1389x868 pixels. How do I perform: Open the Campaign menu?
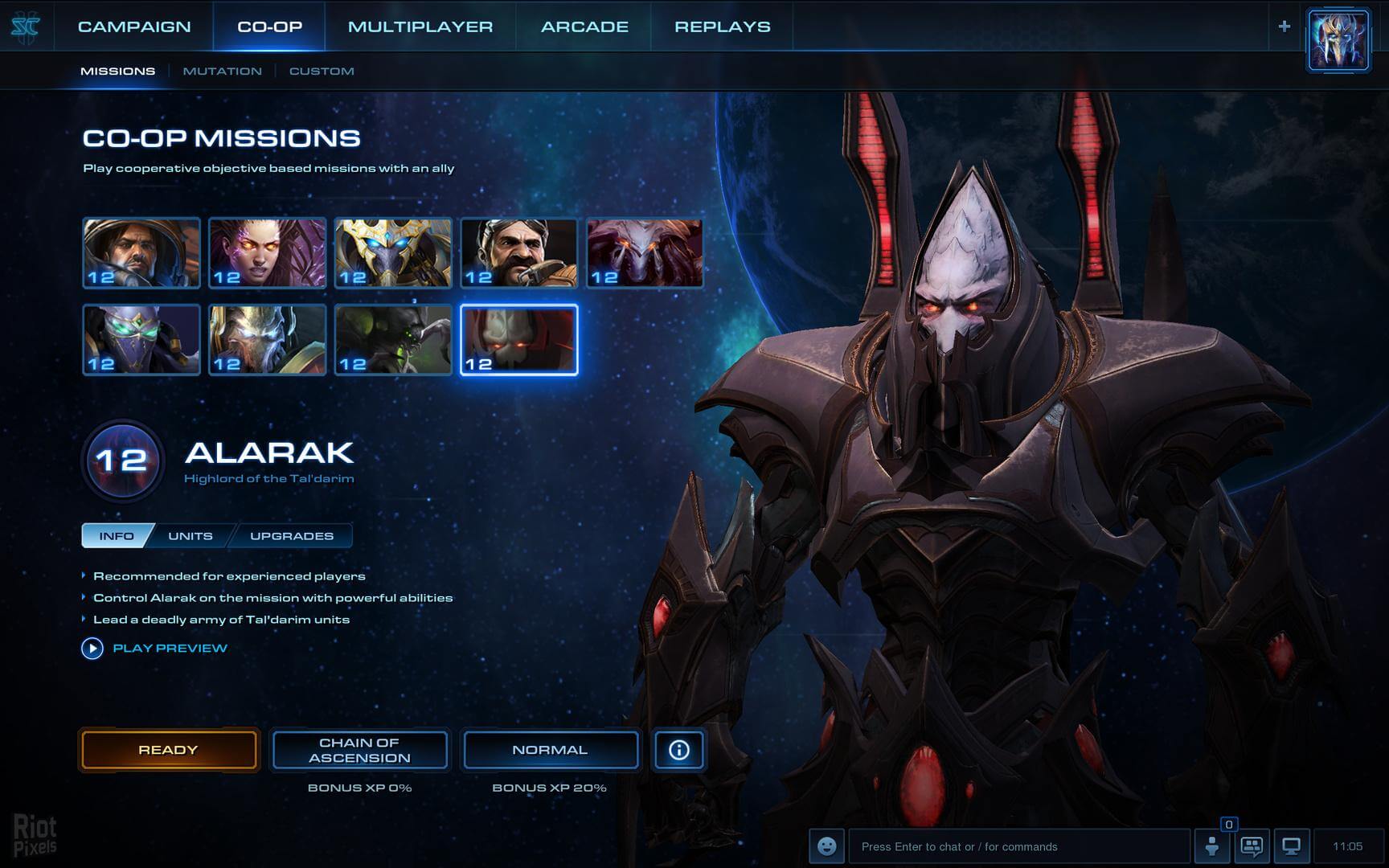pos(134,27)
